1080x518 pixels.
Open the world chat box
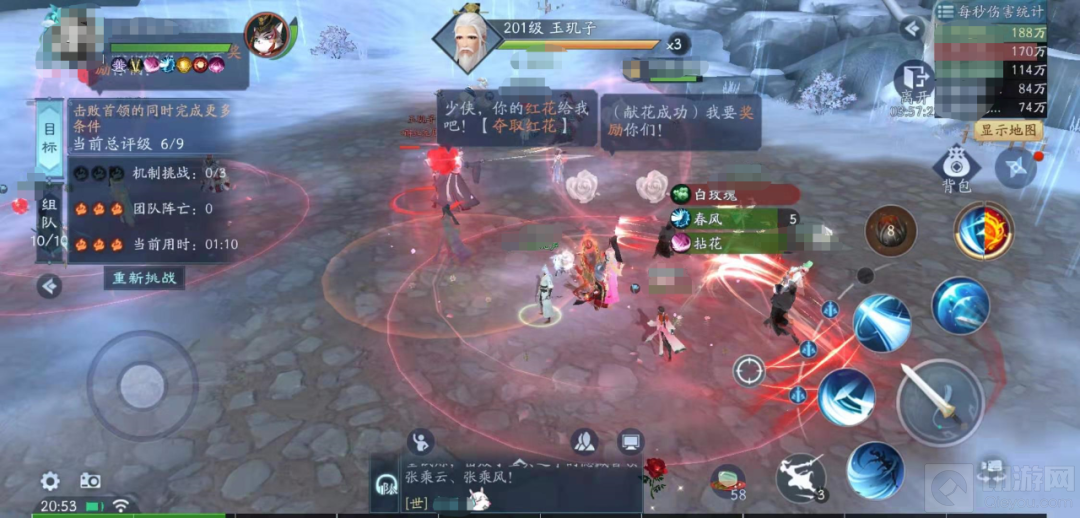tap(505, 485)
